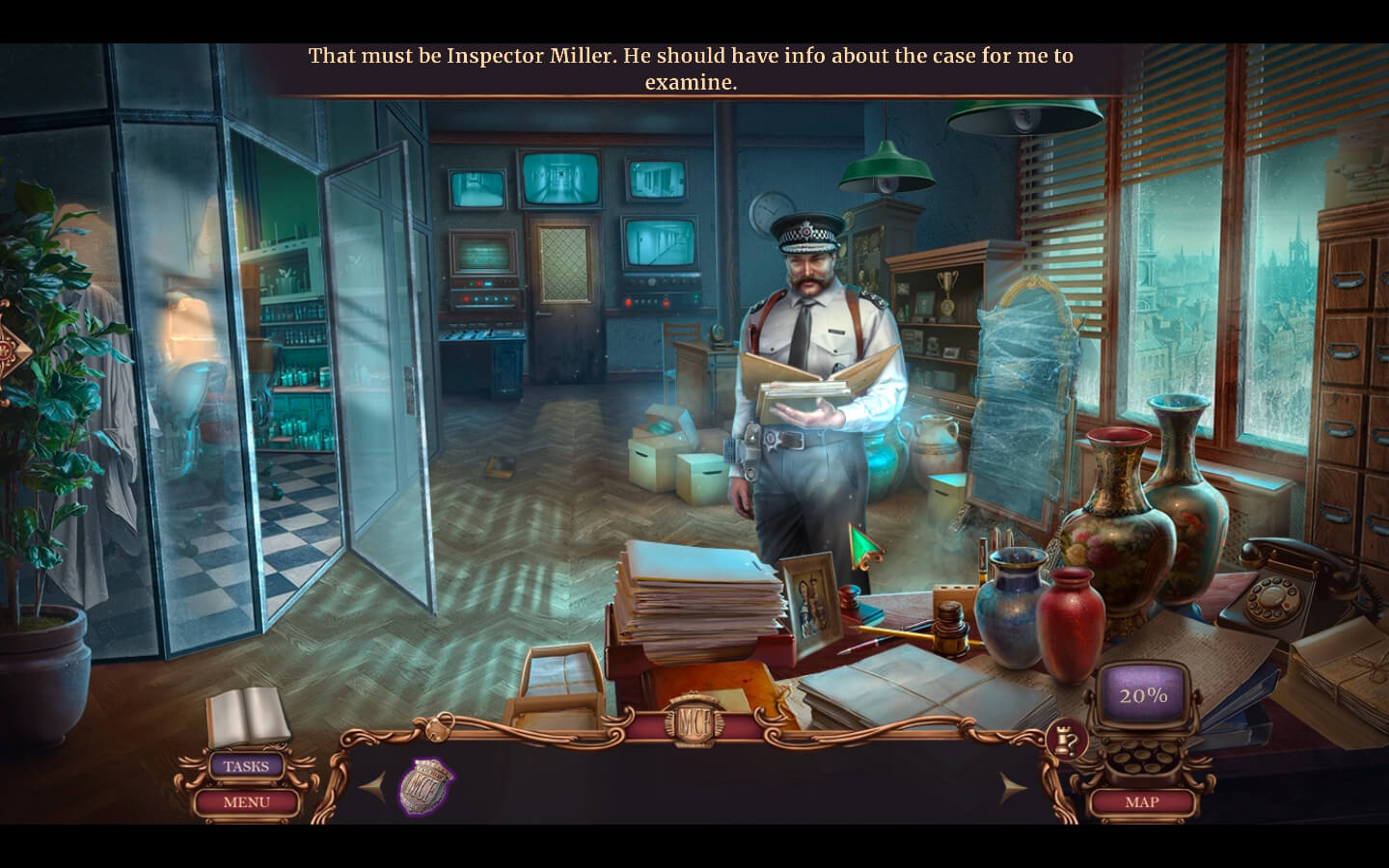Click the MCF emblem on inventory bar
Viewport: 1389px width, 868px height.
click(694, 723)
